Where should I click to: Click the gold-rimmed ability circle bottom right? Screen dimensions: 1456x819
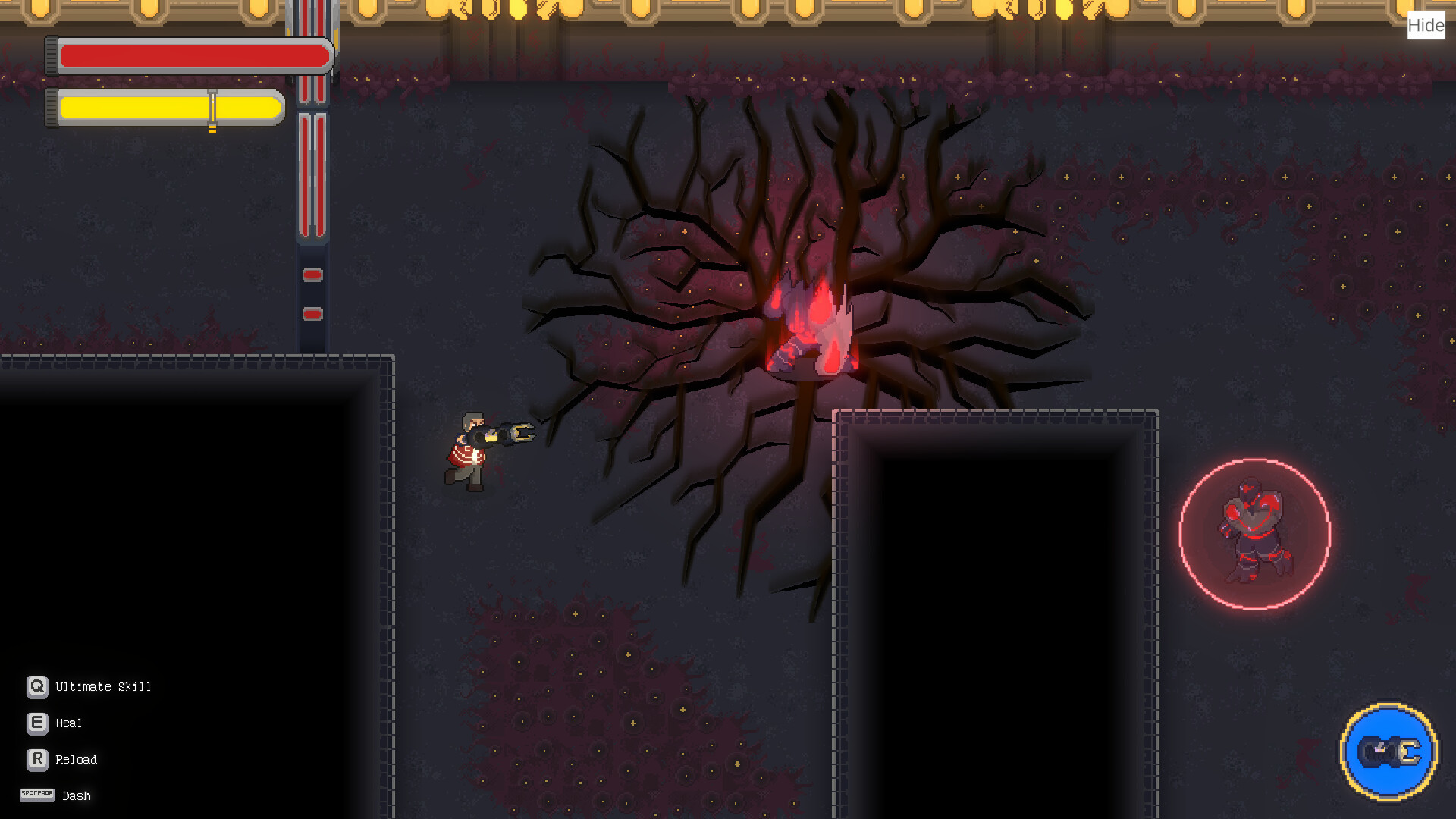[x=1390, y=751]
